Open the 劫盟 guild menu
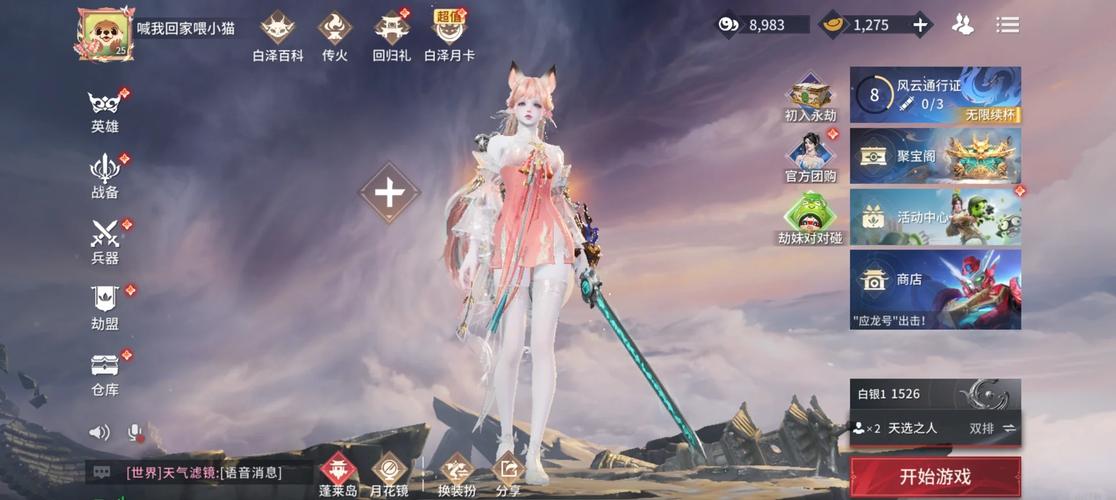This screenshot has height=500, width=1116. pyautogui.click(x=104, y=307)
